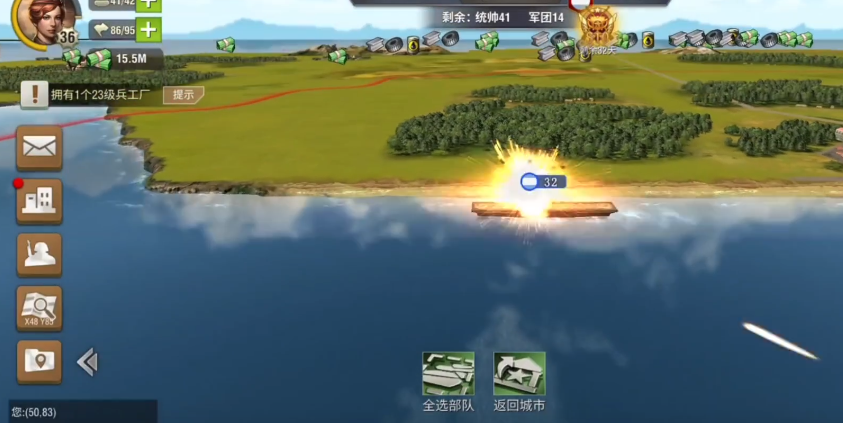Click the 提示 hint button

tap(183, 95)
